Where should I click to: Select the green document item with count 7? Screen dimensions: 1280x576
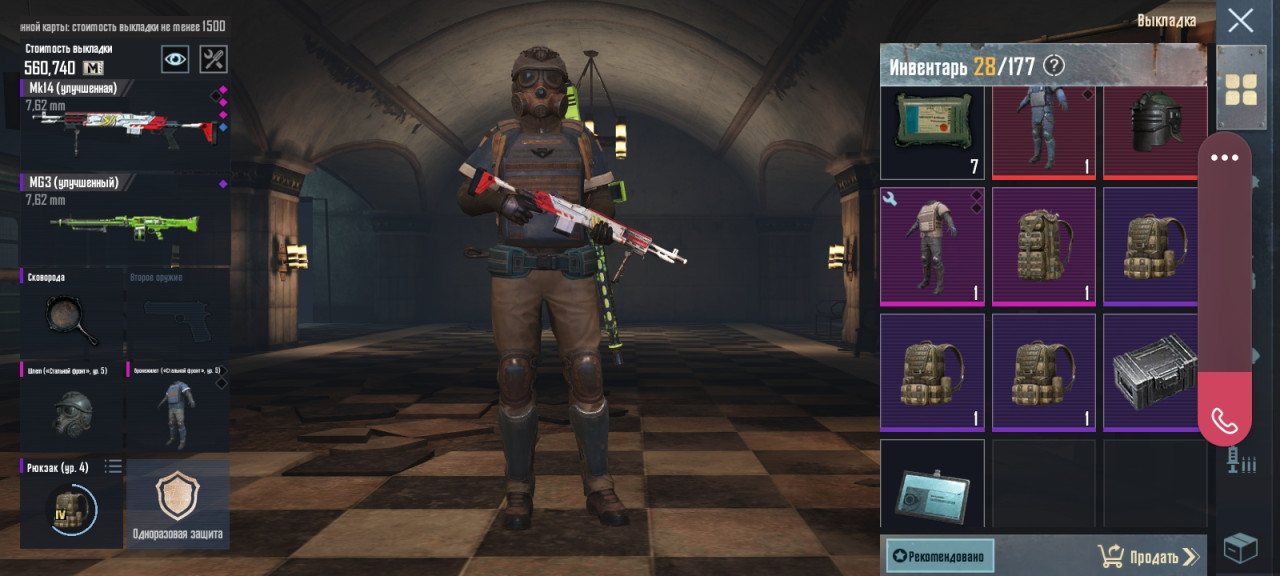pos(932,132)
